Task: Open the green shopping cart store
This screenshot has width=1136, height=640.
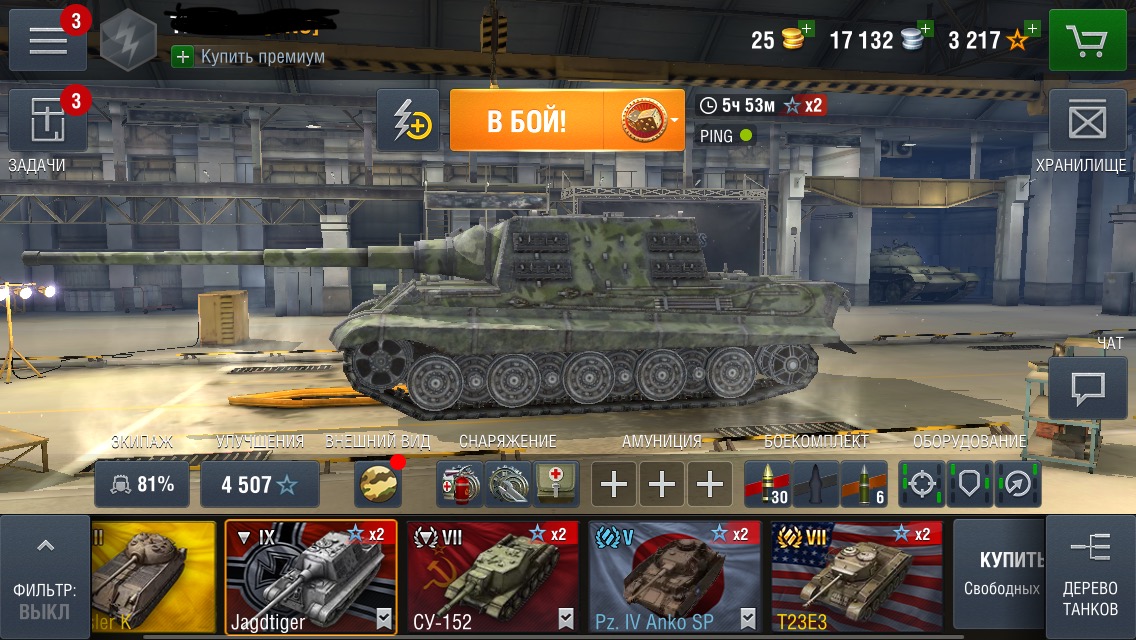Action: coord(1087,40)
